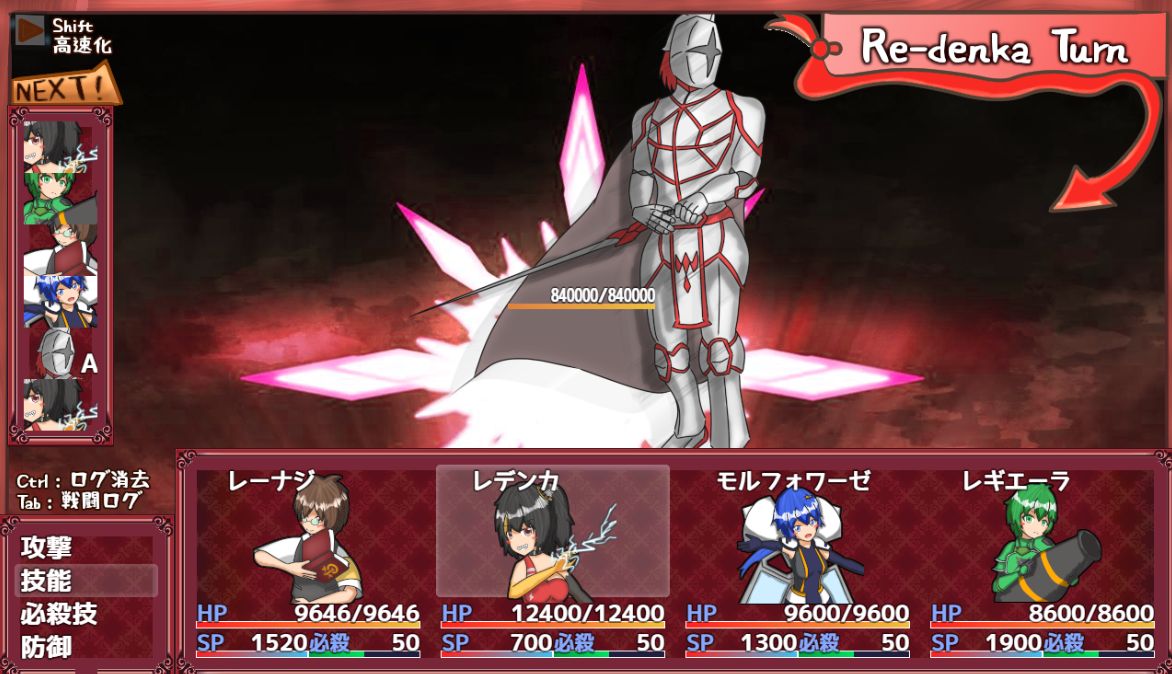Select the 攻撃 attack command
This screenshot has height=674, width=1172.
pyautogui.click(x=47, y=548)
